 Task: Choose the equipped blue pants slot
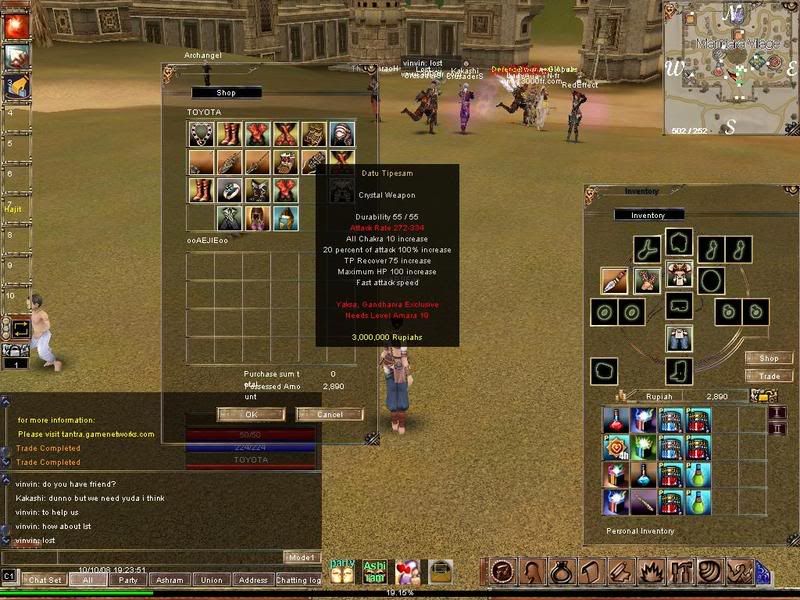(x=679, y=339)
